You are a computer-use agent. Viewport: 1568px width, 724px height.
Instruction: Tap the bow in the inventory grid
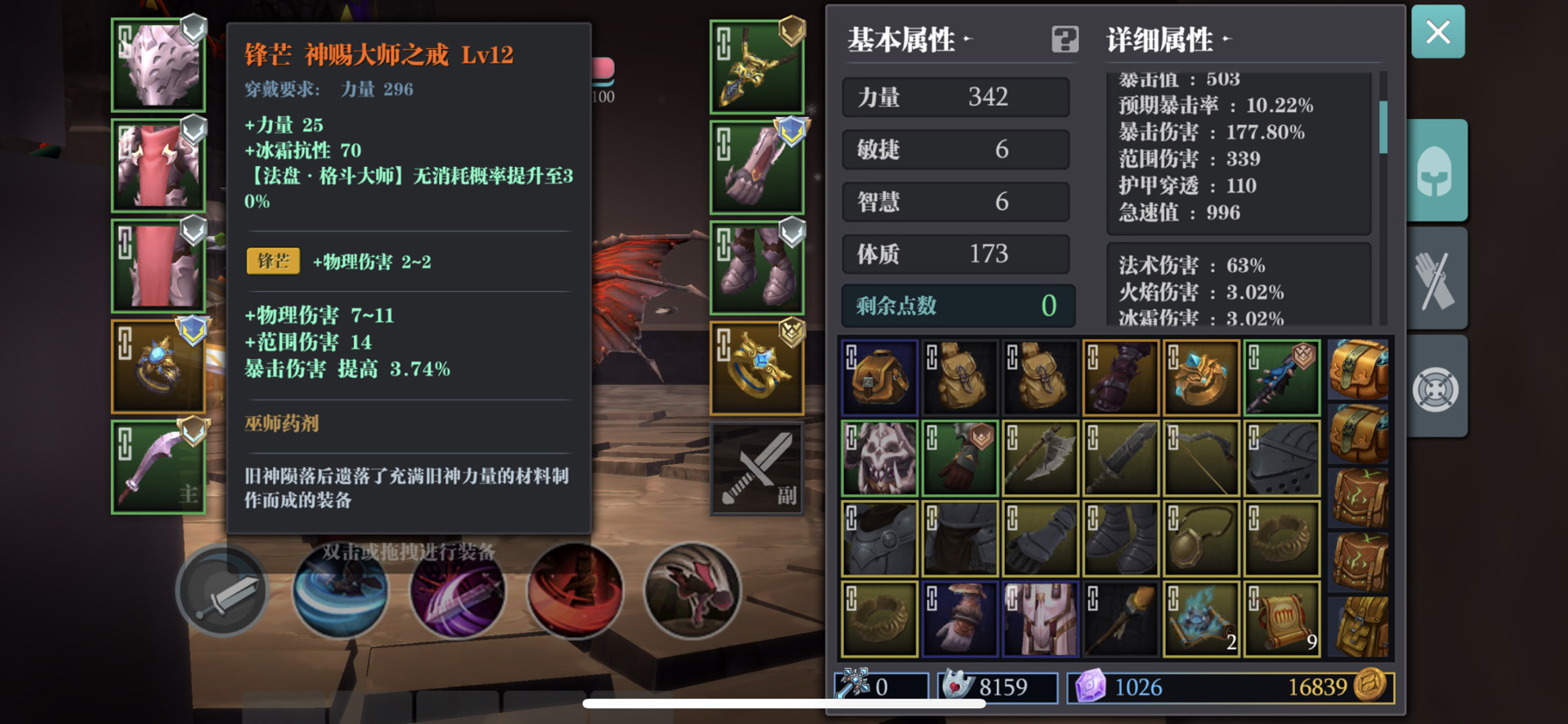[x=1201, y=456]
